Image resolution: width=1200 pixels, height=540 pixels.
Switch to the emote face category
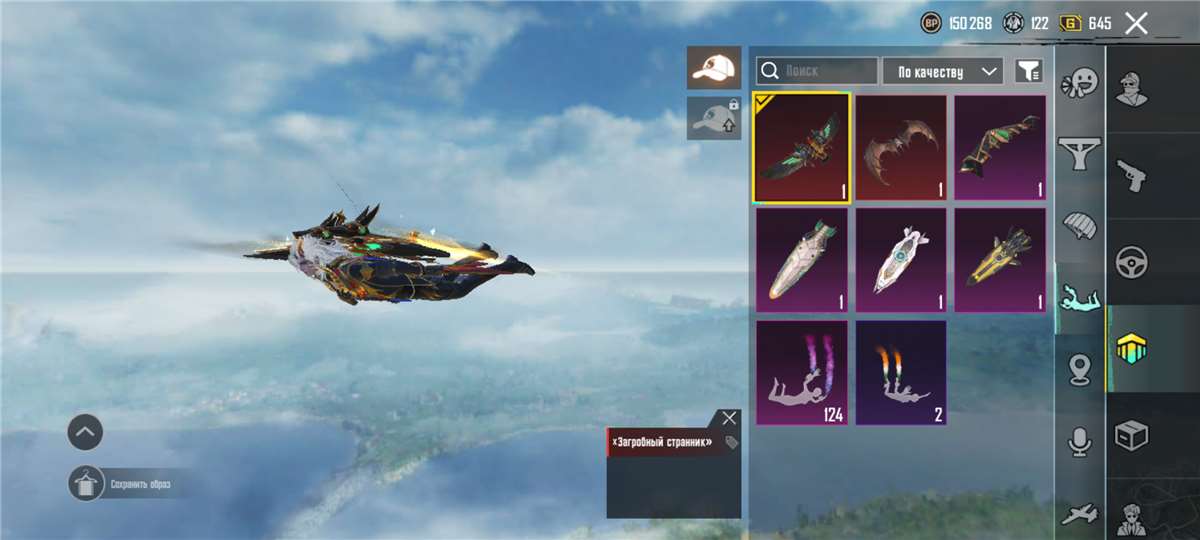tap(1080, 82)
